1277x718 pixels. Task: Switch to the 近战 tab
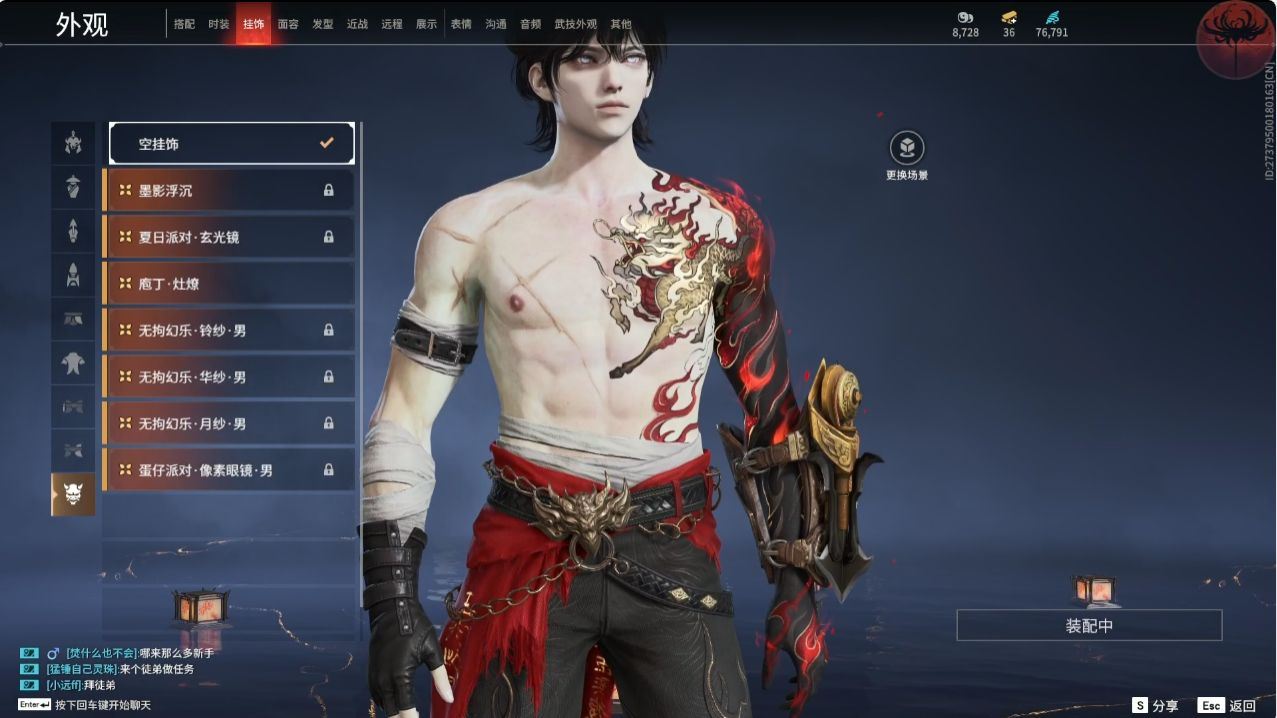pos(357,24)
